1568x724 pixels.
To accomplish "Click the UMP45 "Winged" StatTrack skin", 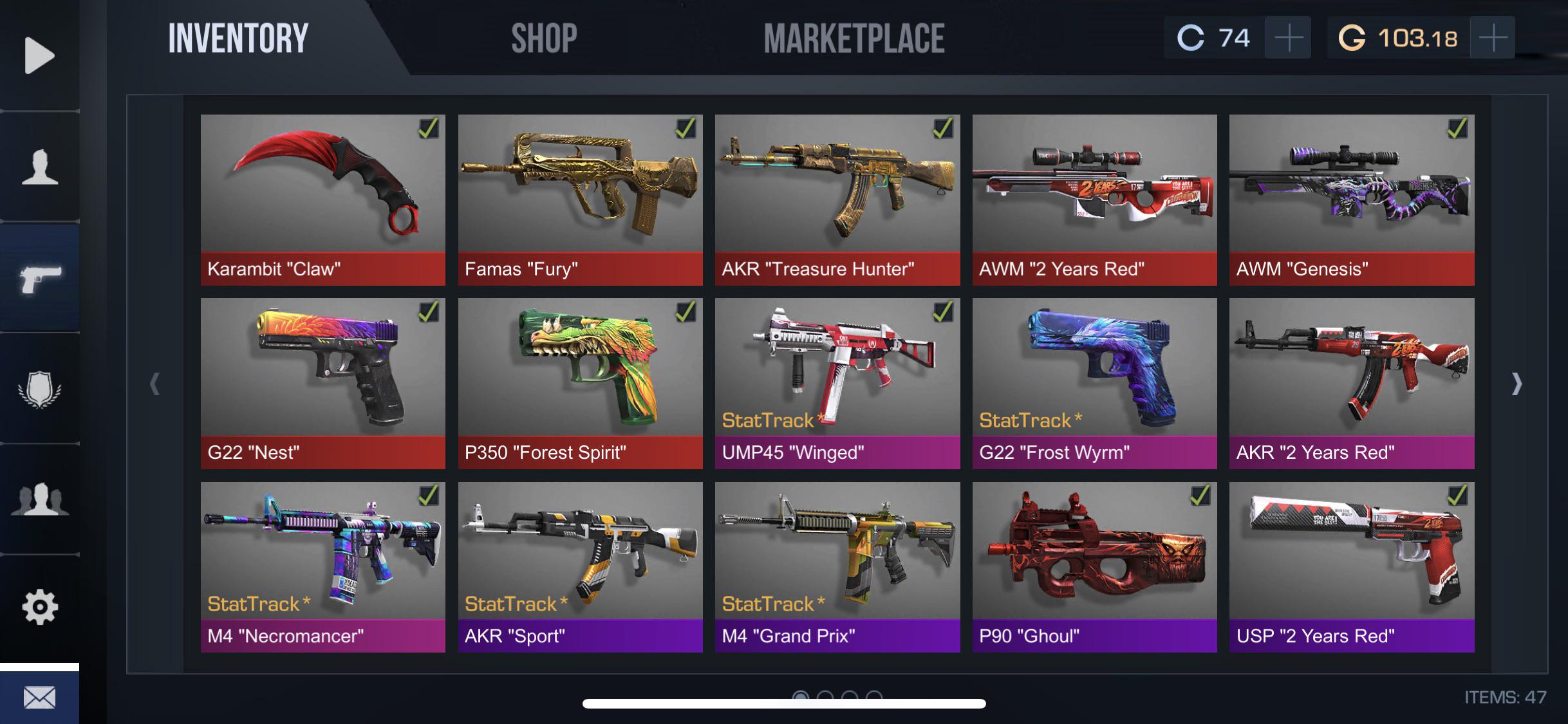I will point(837,383).
